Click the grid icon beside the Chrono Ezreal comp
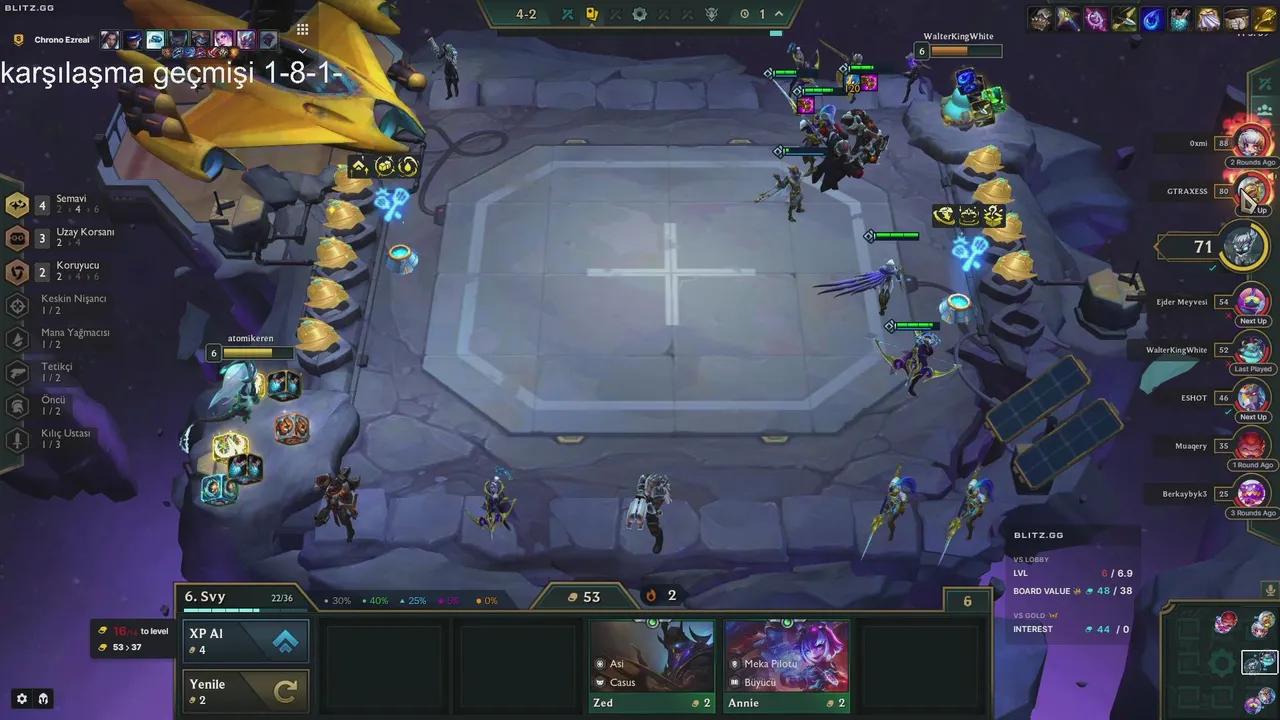The image size is (1280, 720). (x=301, y=29)
